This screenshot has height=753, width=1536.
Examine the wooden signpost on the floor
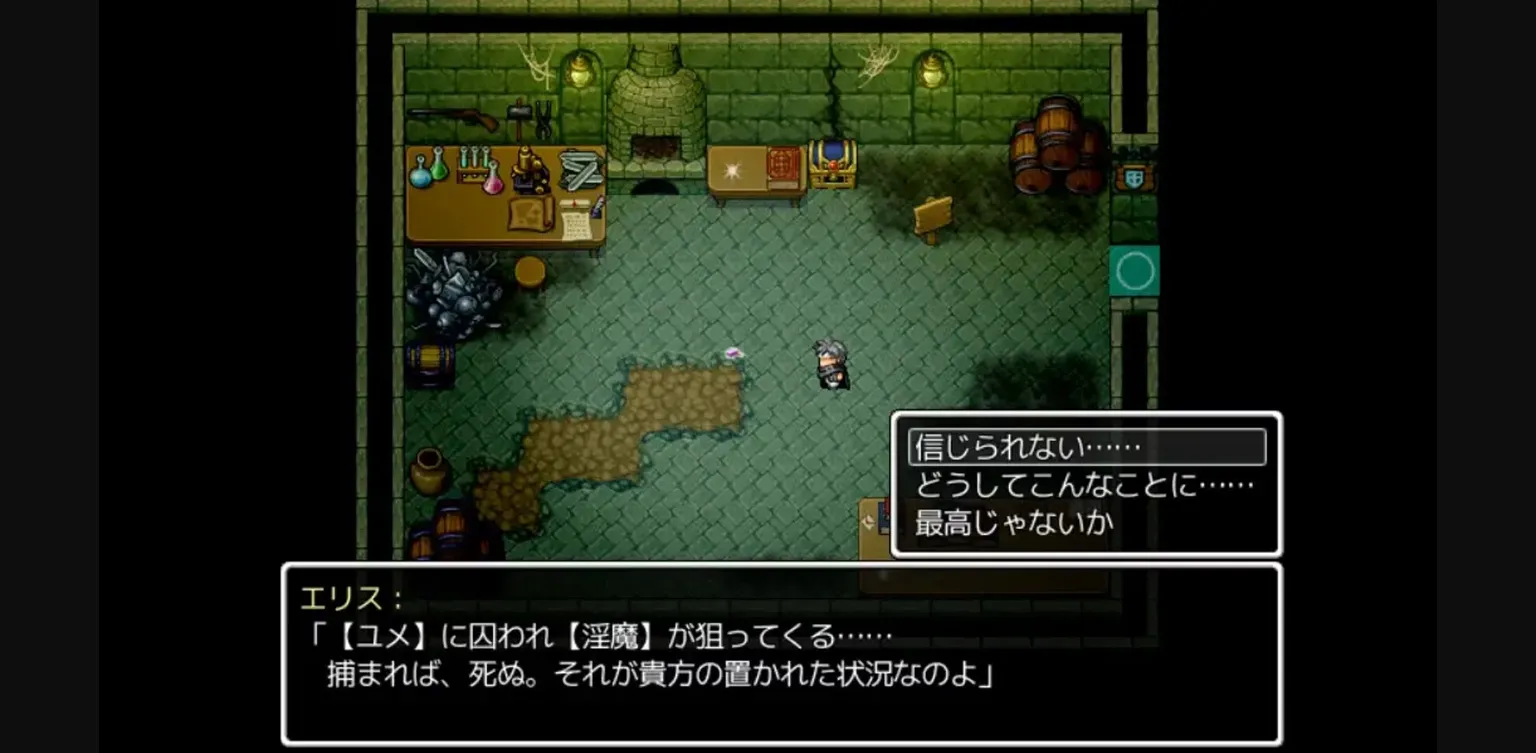click(933, 215)
